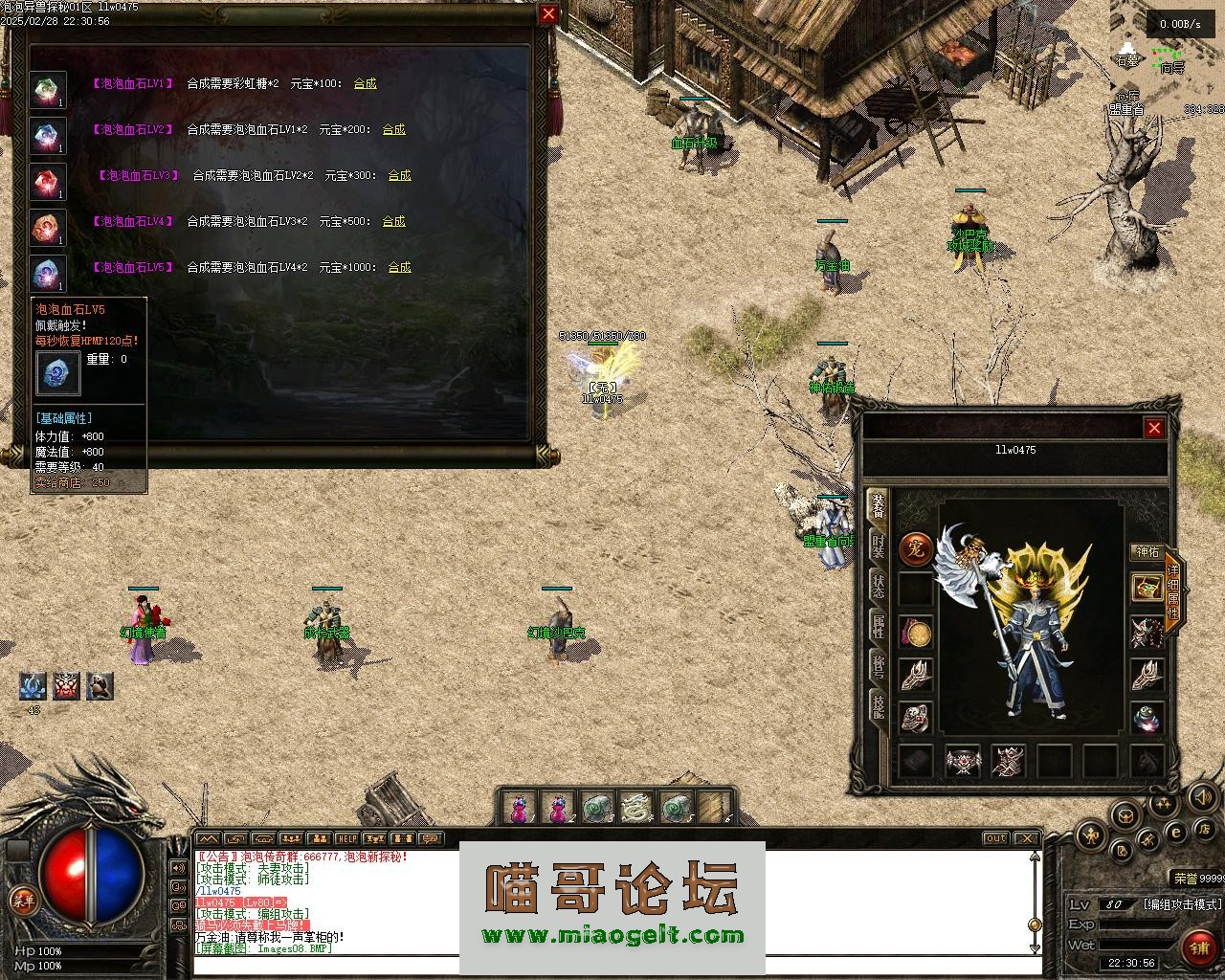Select the skull ring equipment slot

tap(916, 718)
